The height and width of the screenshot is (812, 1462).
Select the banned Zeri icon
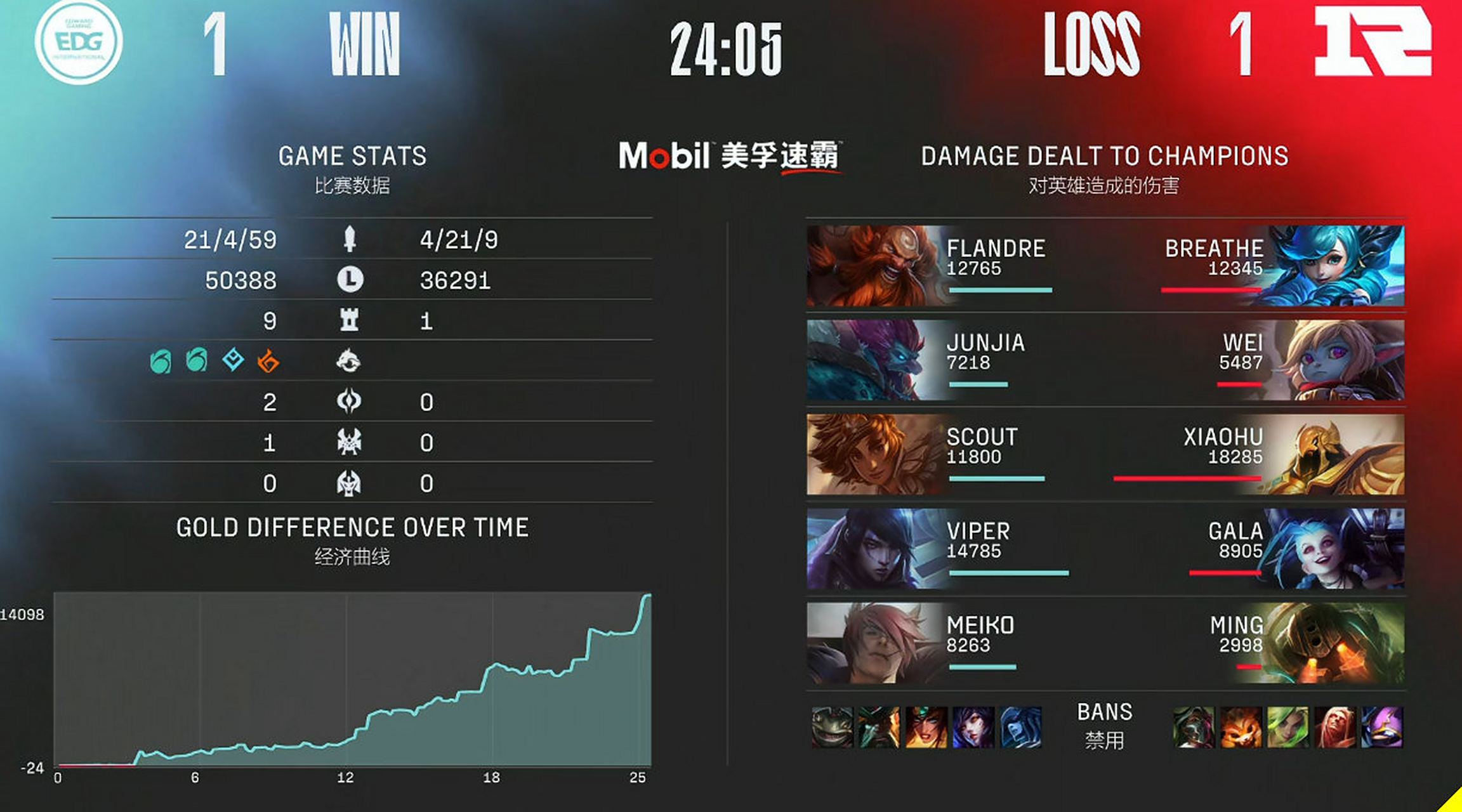pyautogui.click(x=1287, y=727)
